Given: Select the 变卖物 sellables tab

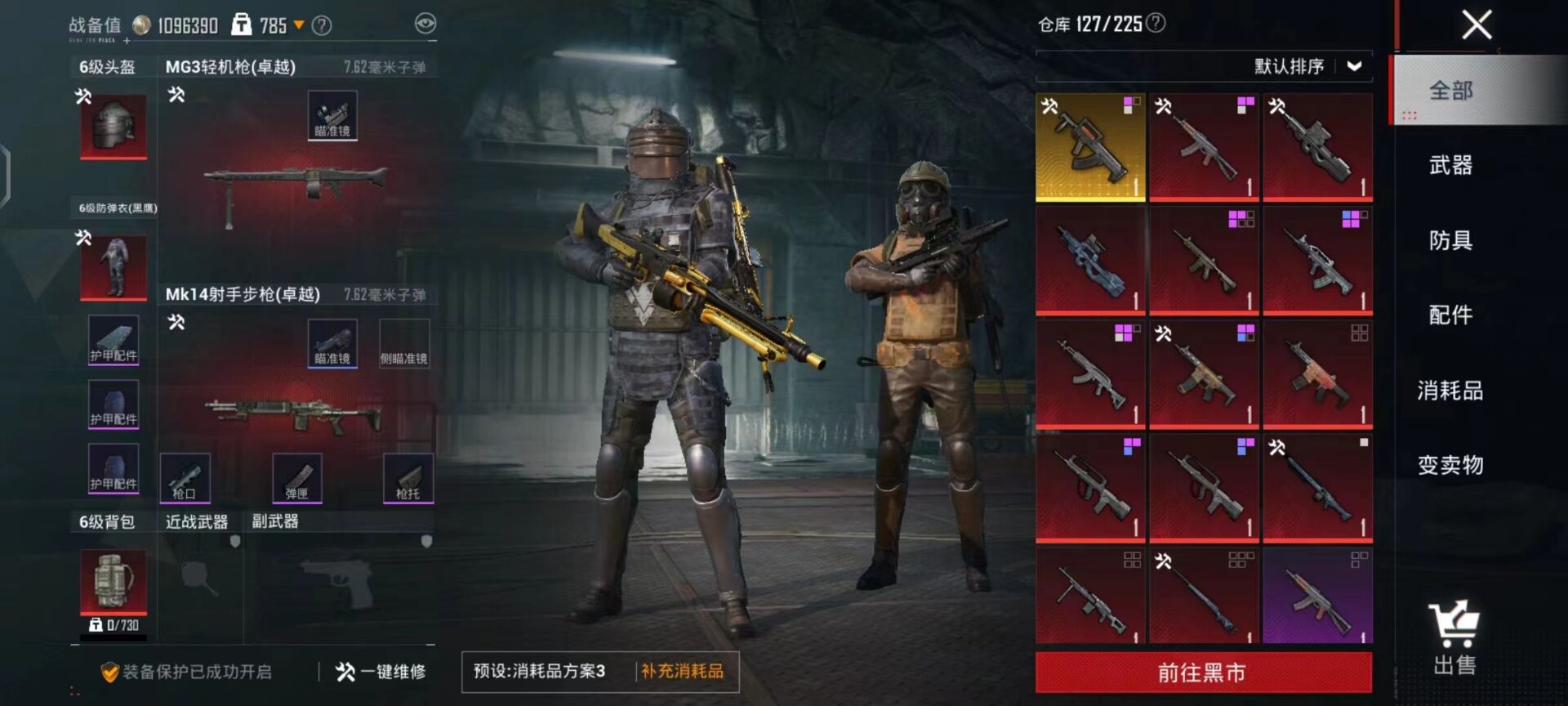Looking at the screenshot, I should (x=1450, y=465).
